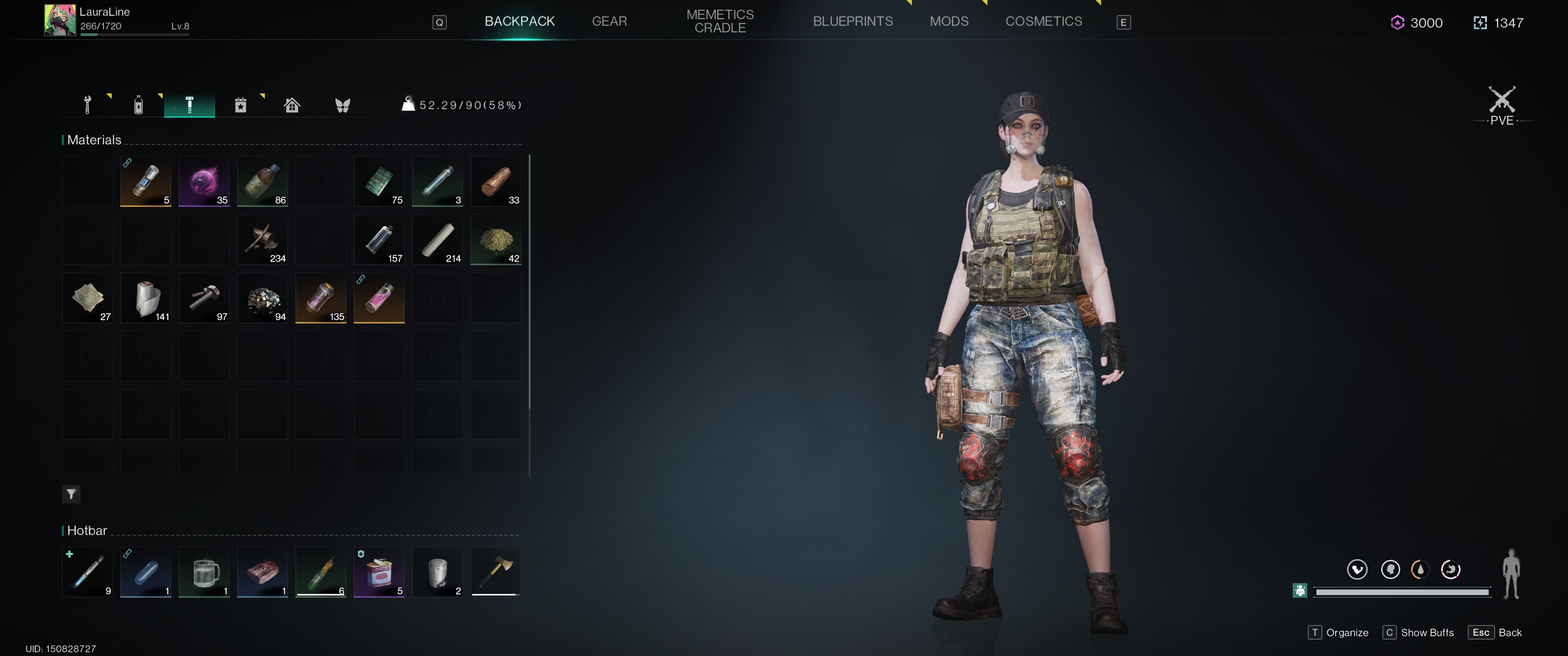The width and height of the screenshot is (1568, 656).
Task: Select the wood log stack of 33
Action: 495,181
